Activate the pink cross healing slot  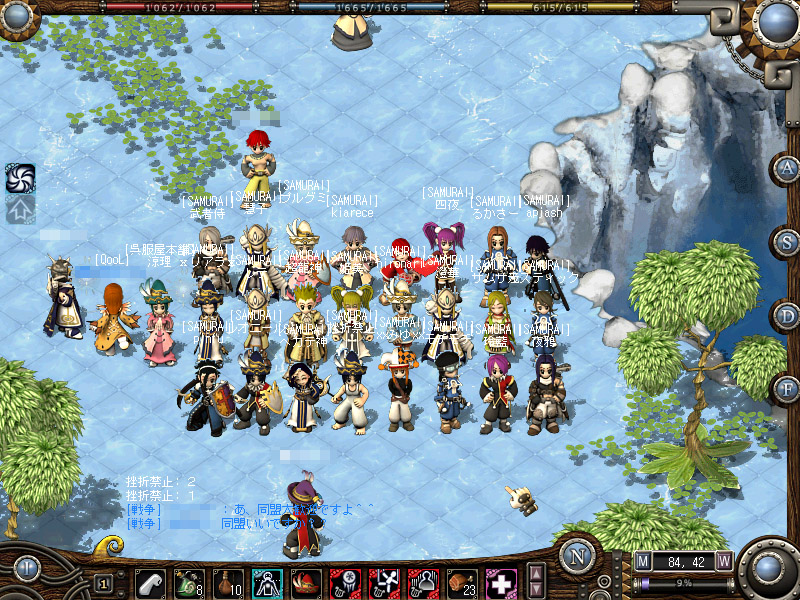(x=500, y=582)
